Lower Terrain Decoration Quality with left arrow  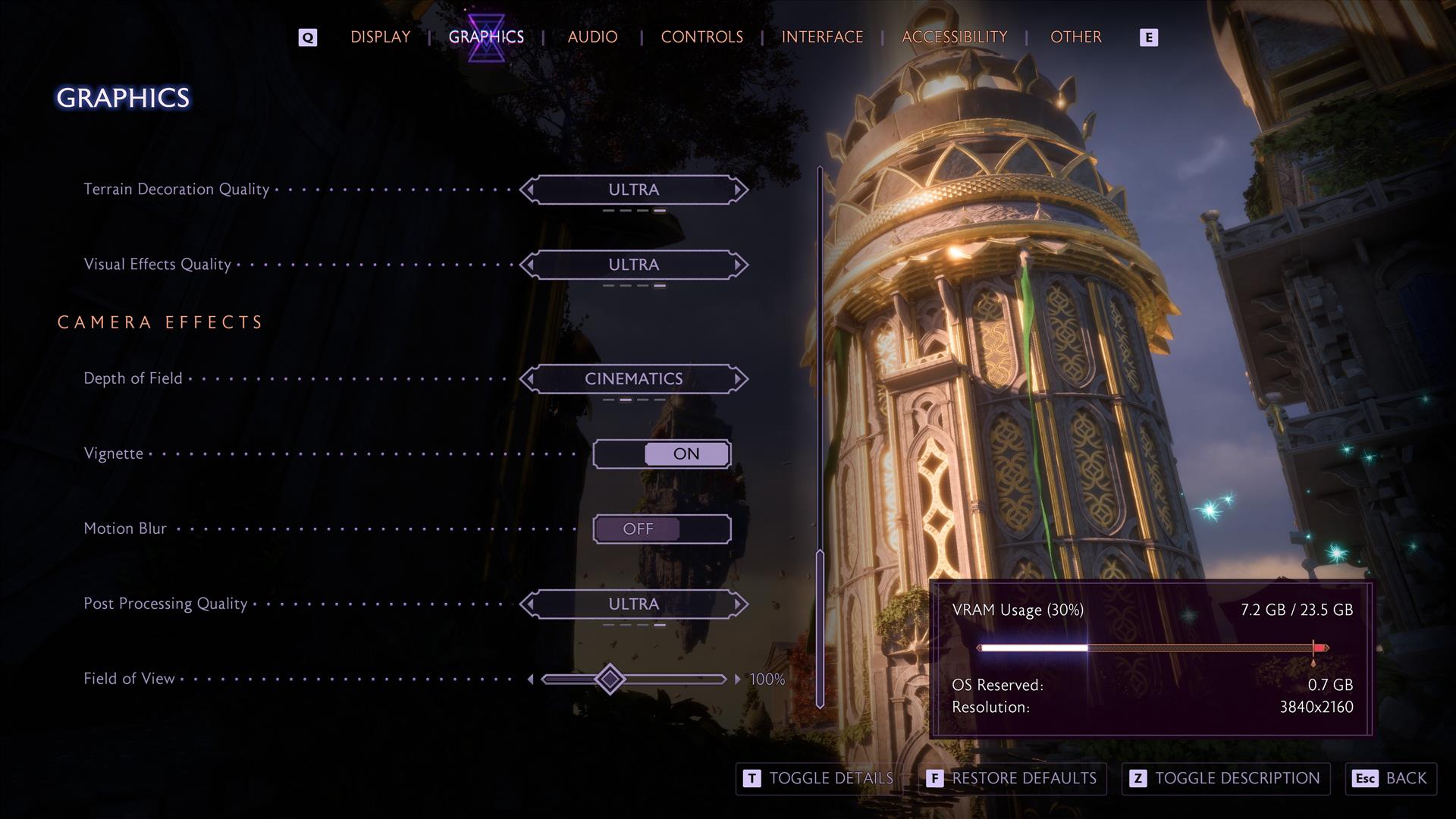point(529,190)
